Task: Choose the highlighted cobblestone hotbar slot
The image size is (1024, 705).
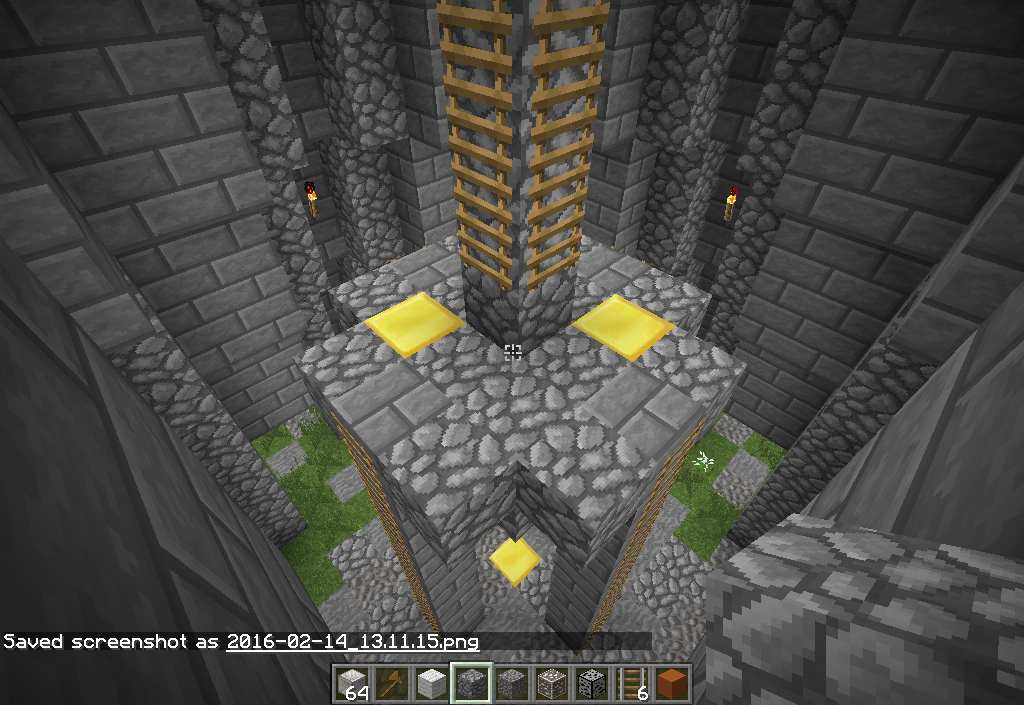Action: 471,683
